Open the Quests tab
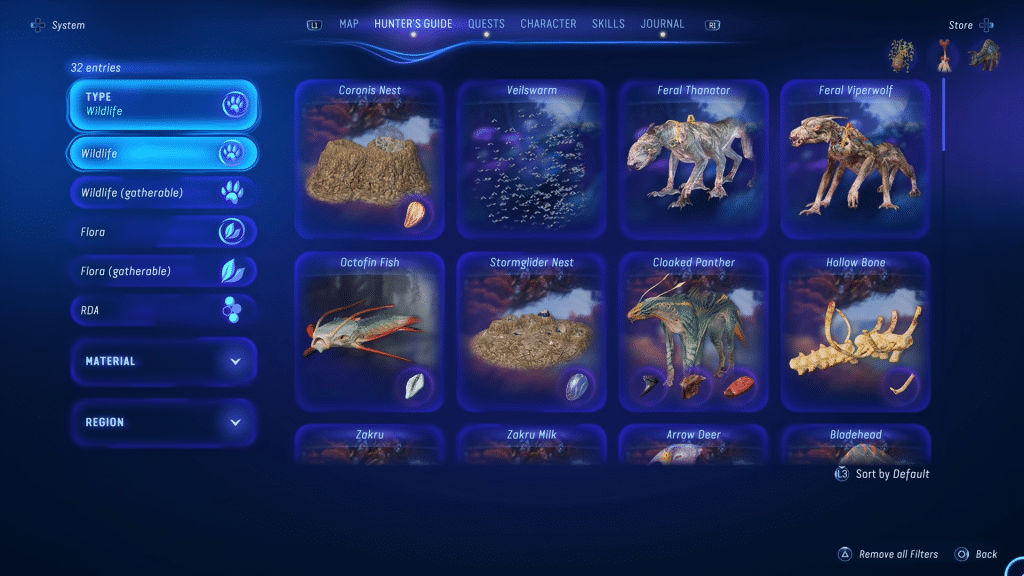Viewport: 1024px width, 576px height. 486,24
